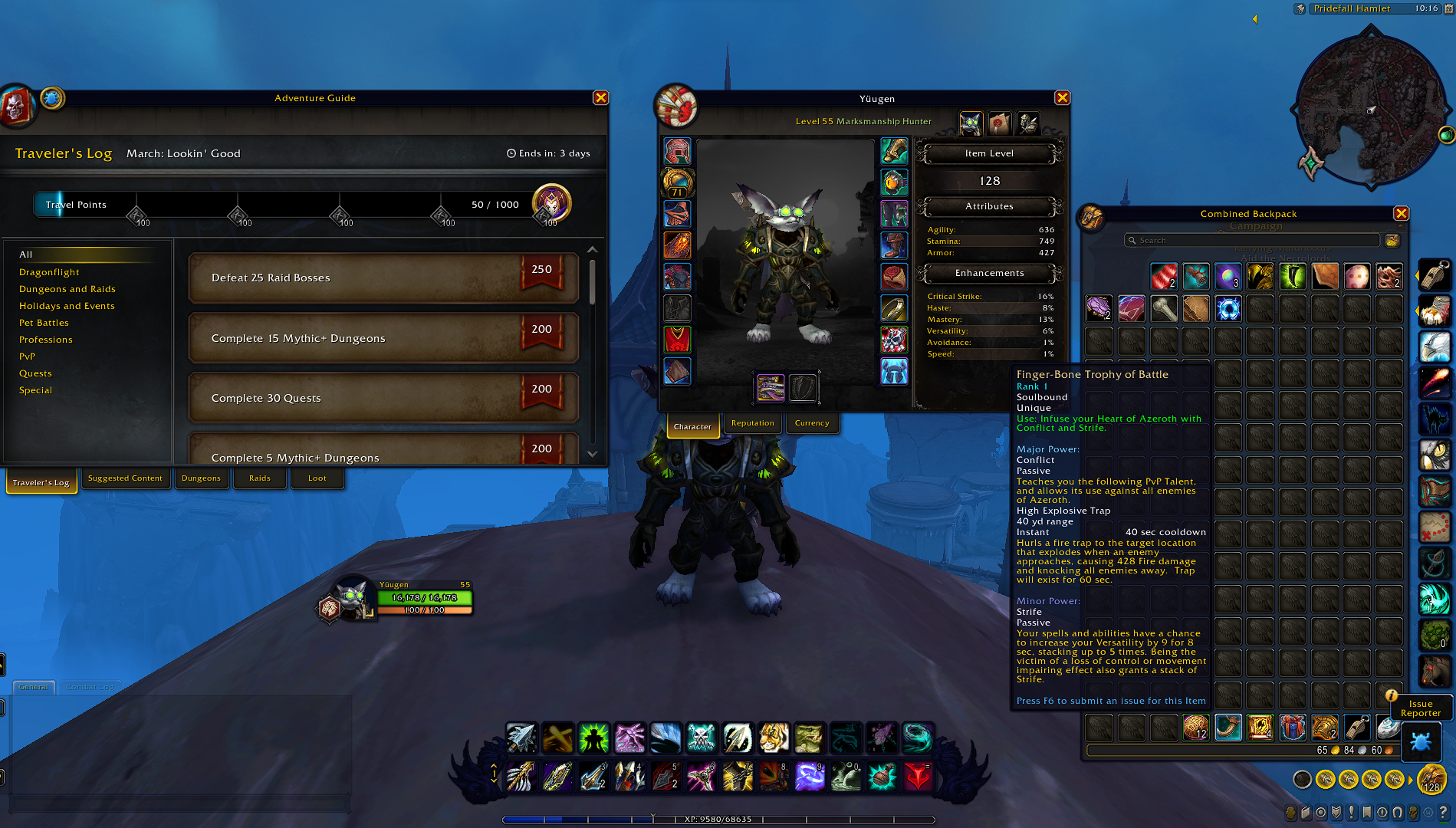Switch to the Currency tab
This screenshot has width=1456, height=828.
(x=812, y=422)
